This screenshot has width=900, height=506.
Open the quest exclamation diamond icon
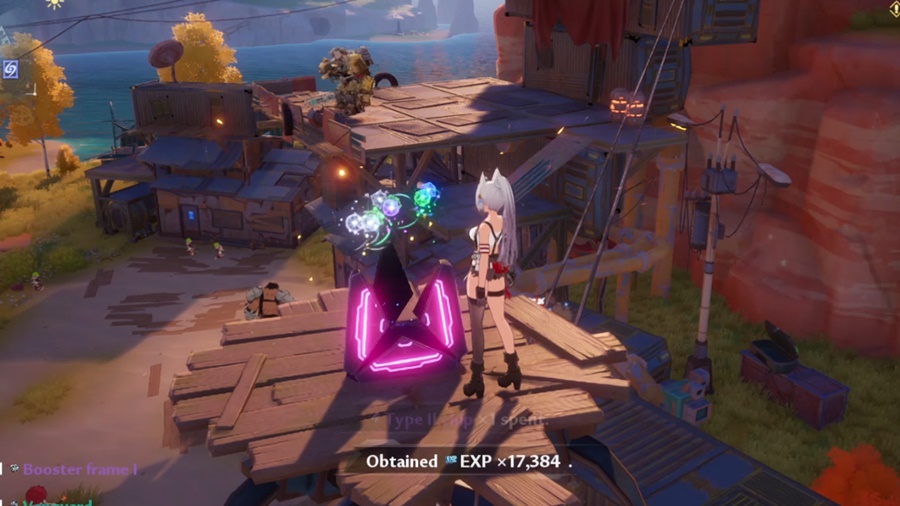[893, 8]
